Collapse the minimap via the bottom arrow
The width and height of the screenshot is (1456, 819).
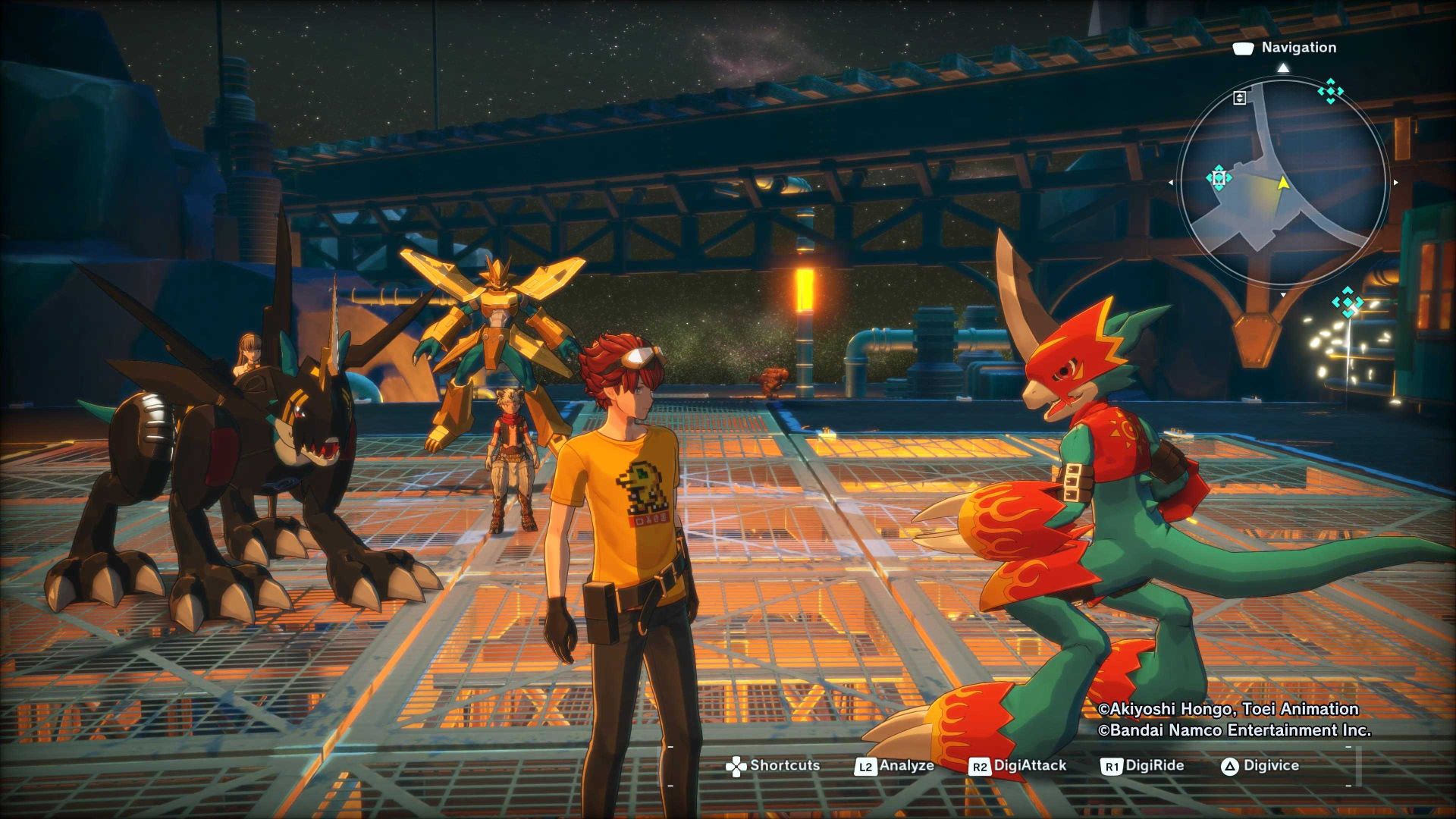point(1283,293)
